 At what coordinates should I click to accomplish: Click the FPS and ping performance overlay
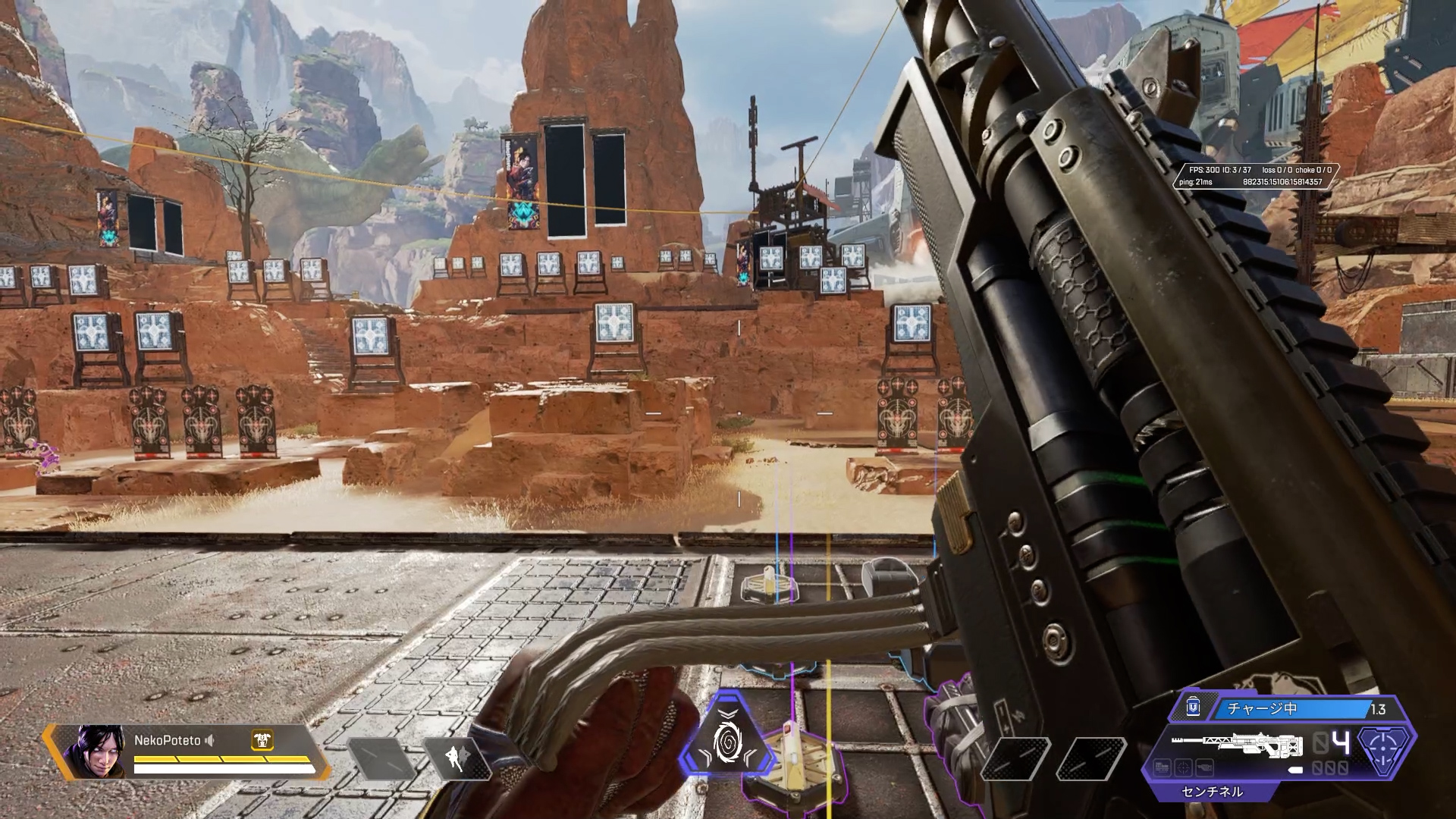tap(1255, 176)
